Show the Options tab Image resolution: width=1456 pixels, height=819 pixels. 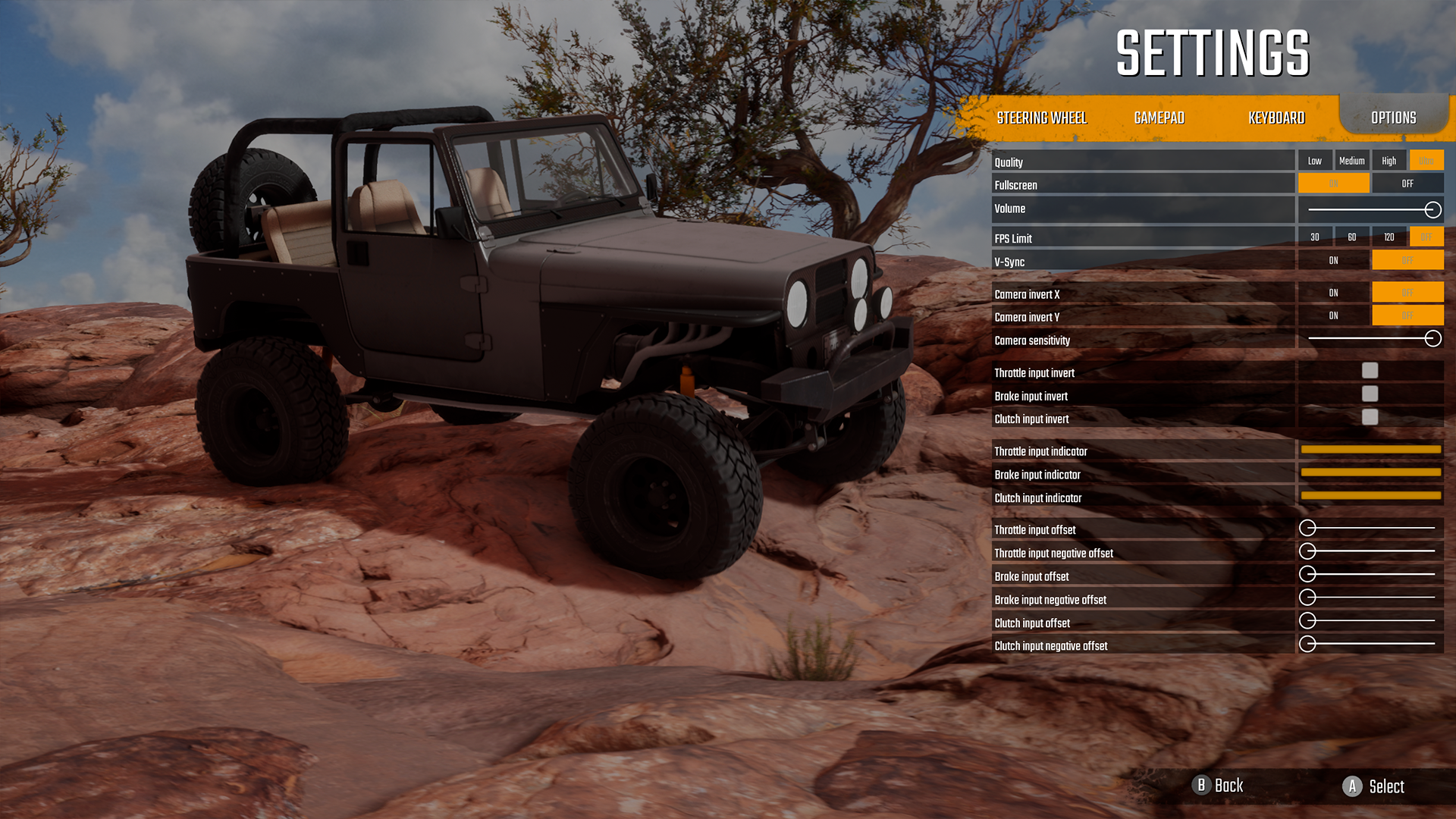click(1393, 118)
